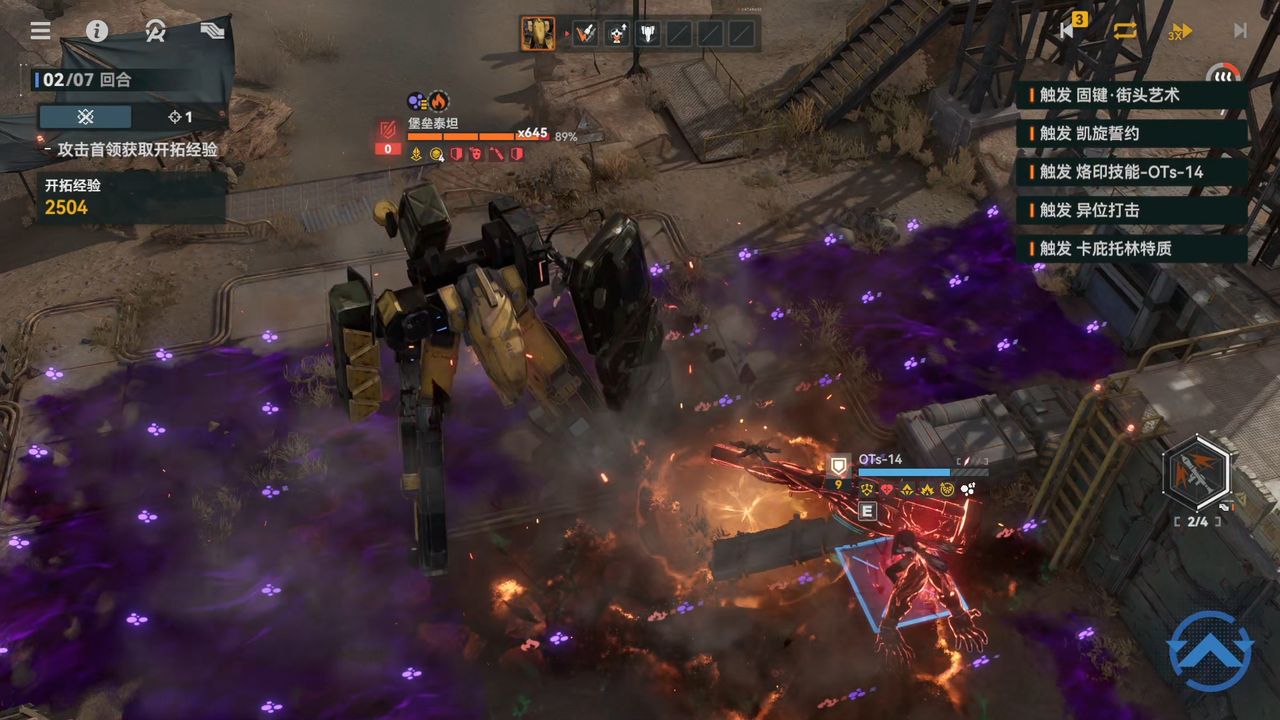Skip to end with the next button
The height and width of the screenshot is (720, 1280).
(1240, 31)
